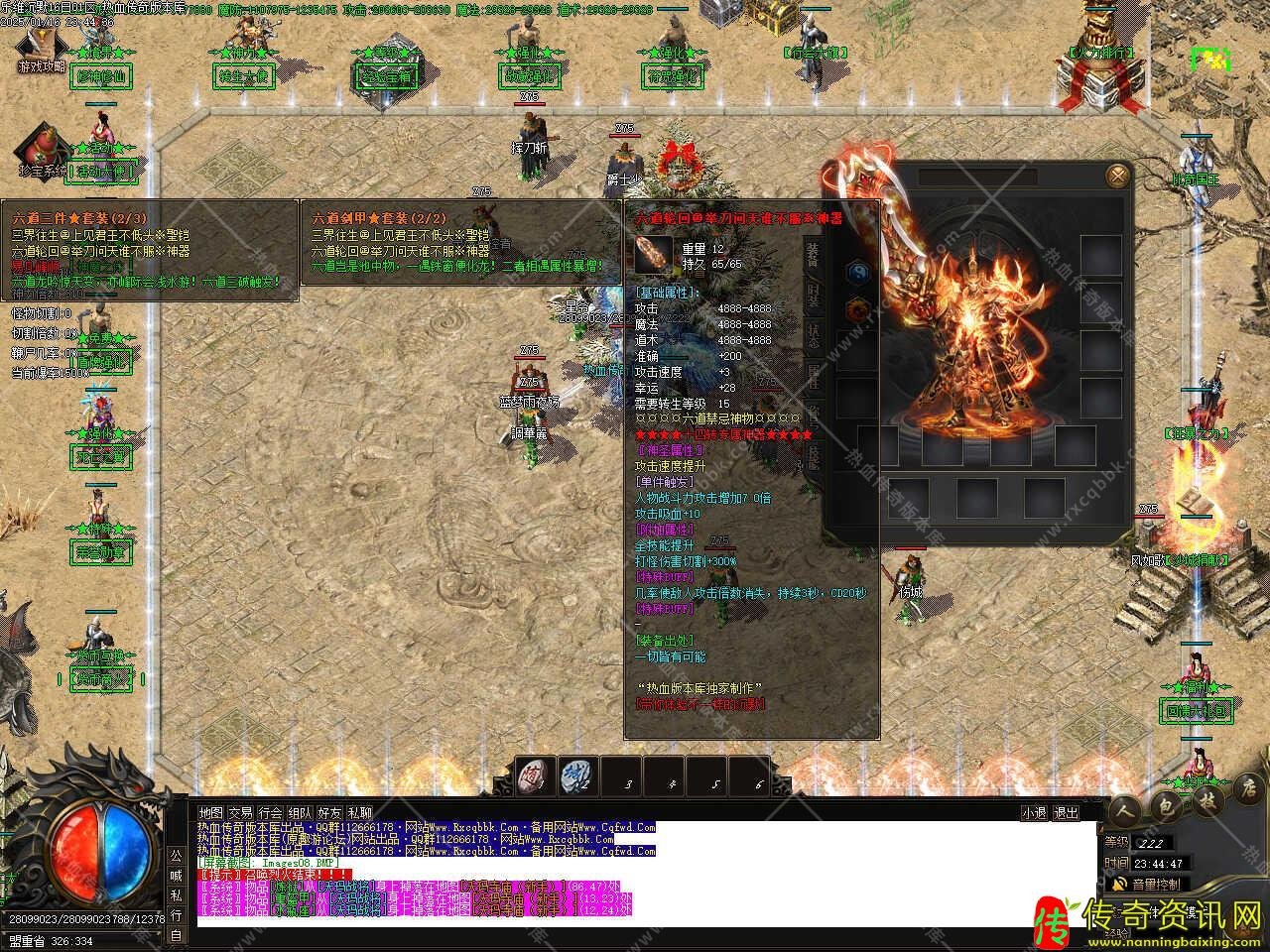Click the 小退 logout button
The image size is (1270, 952).
[1035, 812]
